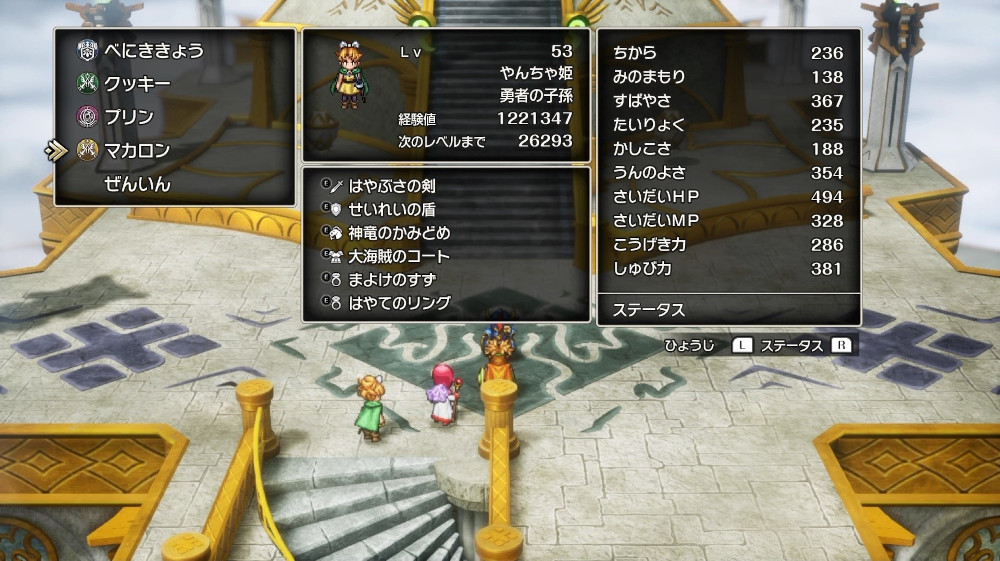Image resolution: width=1000 pixels, height=561 pixels.
Task: Select party member べにききょう
Action: tap(153, 51)
